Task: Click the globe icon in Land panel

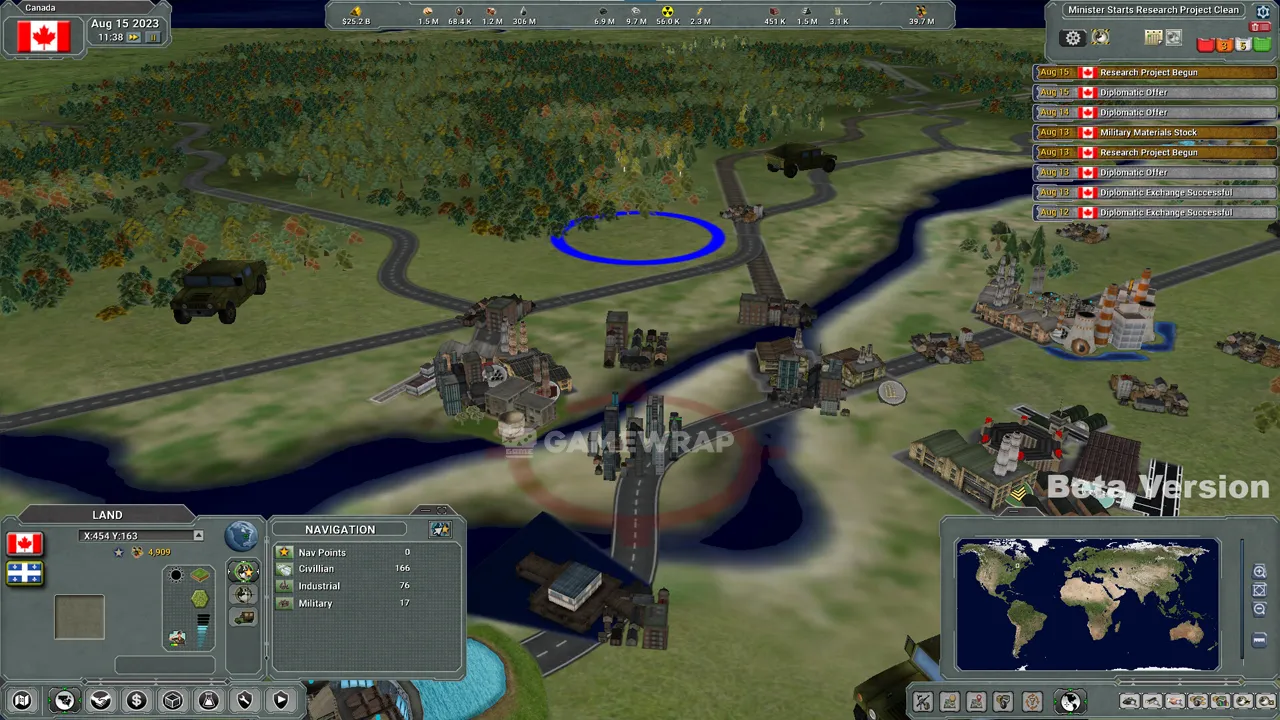Action: coord(241,536)
